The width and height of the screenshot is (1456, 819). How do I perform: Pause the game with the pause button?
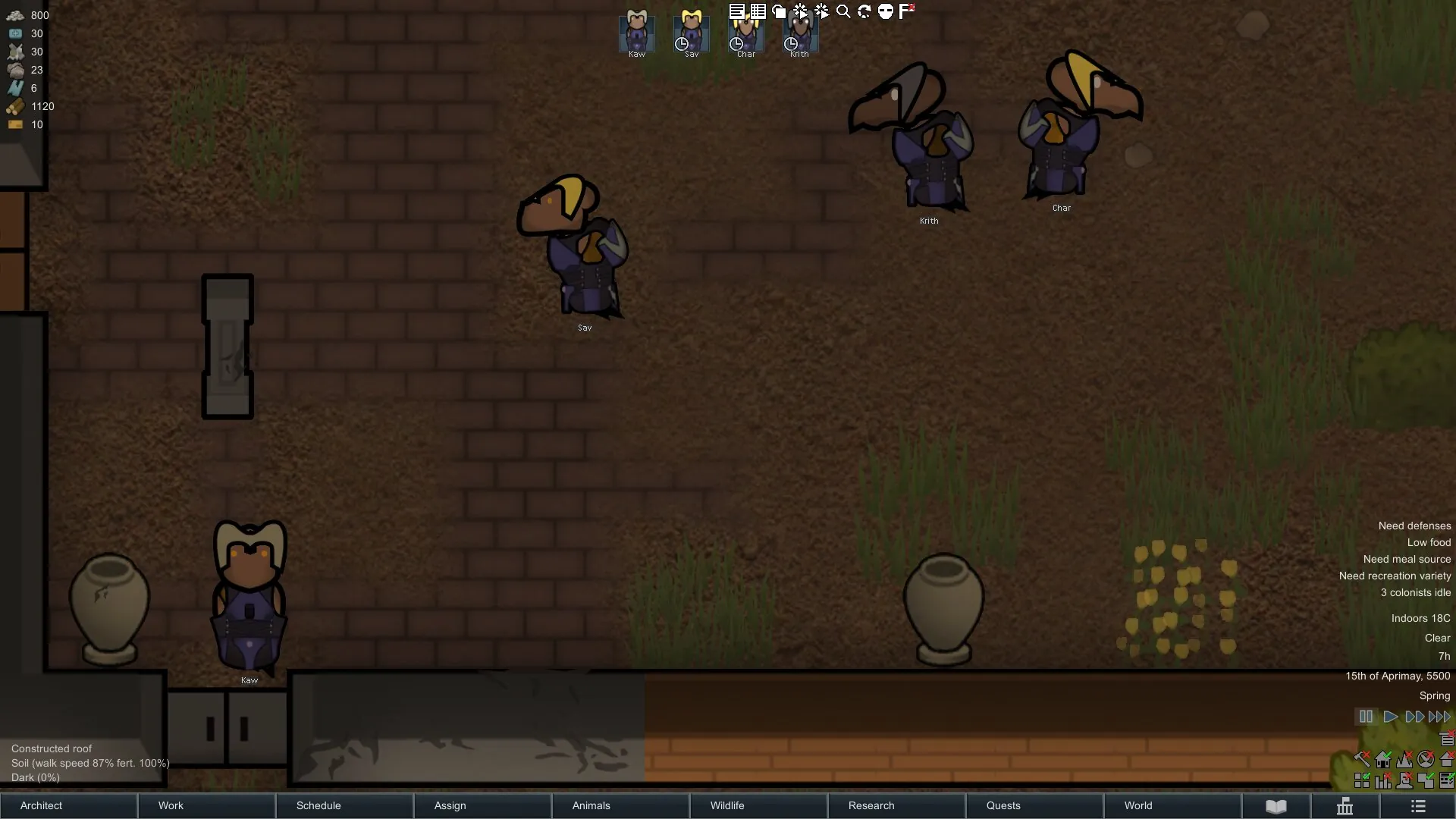1366,717
